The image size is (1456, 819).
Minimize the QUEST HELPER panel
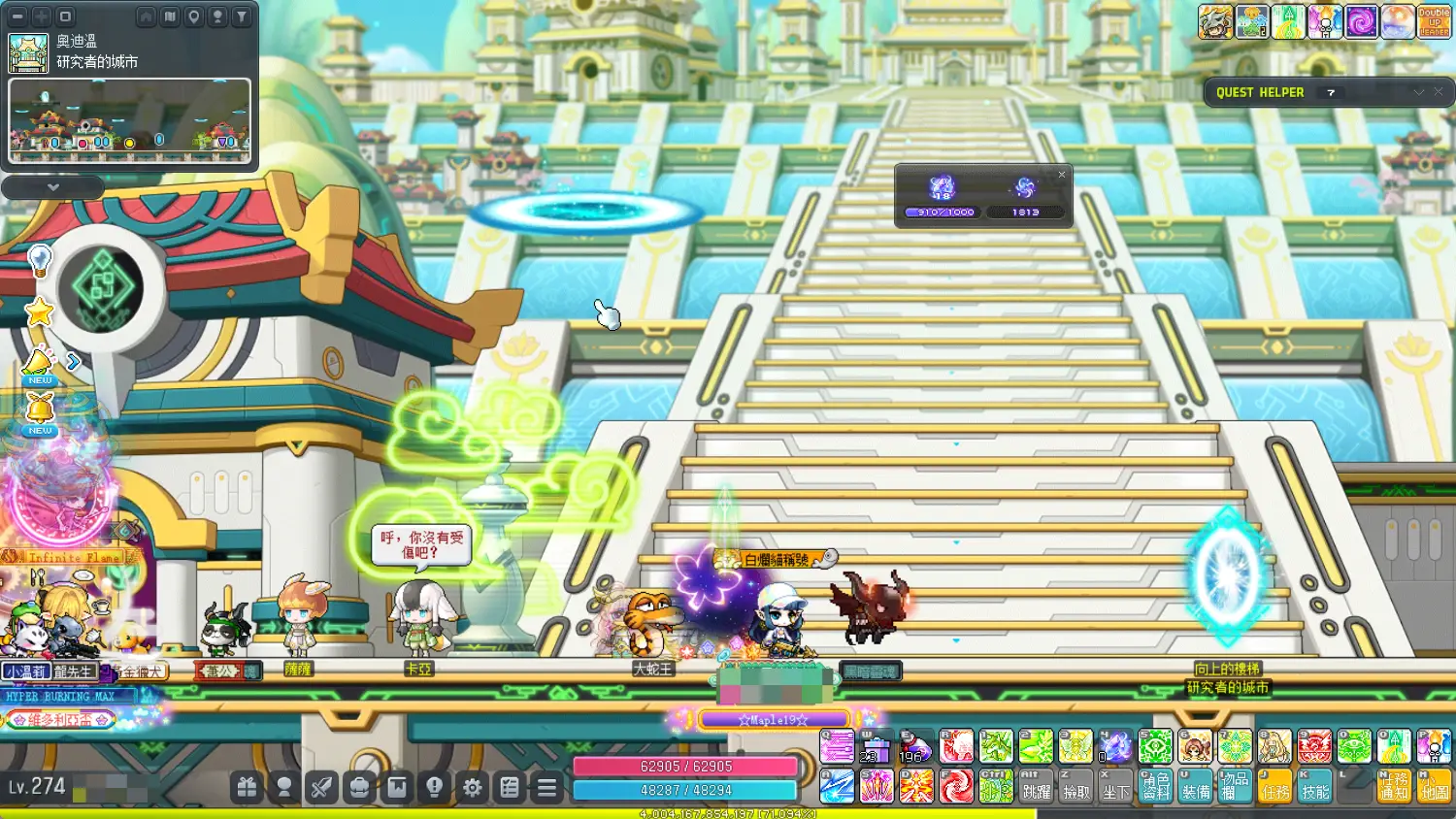click(1418, 92)
